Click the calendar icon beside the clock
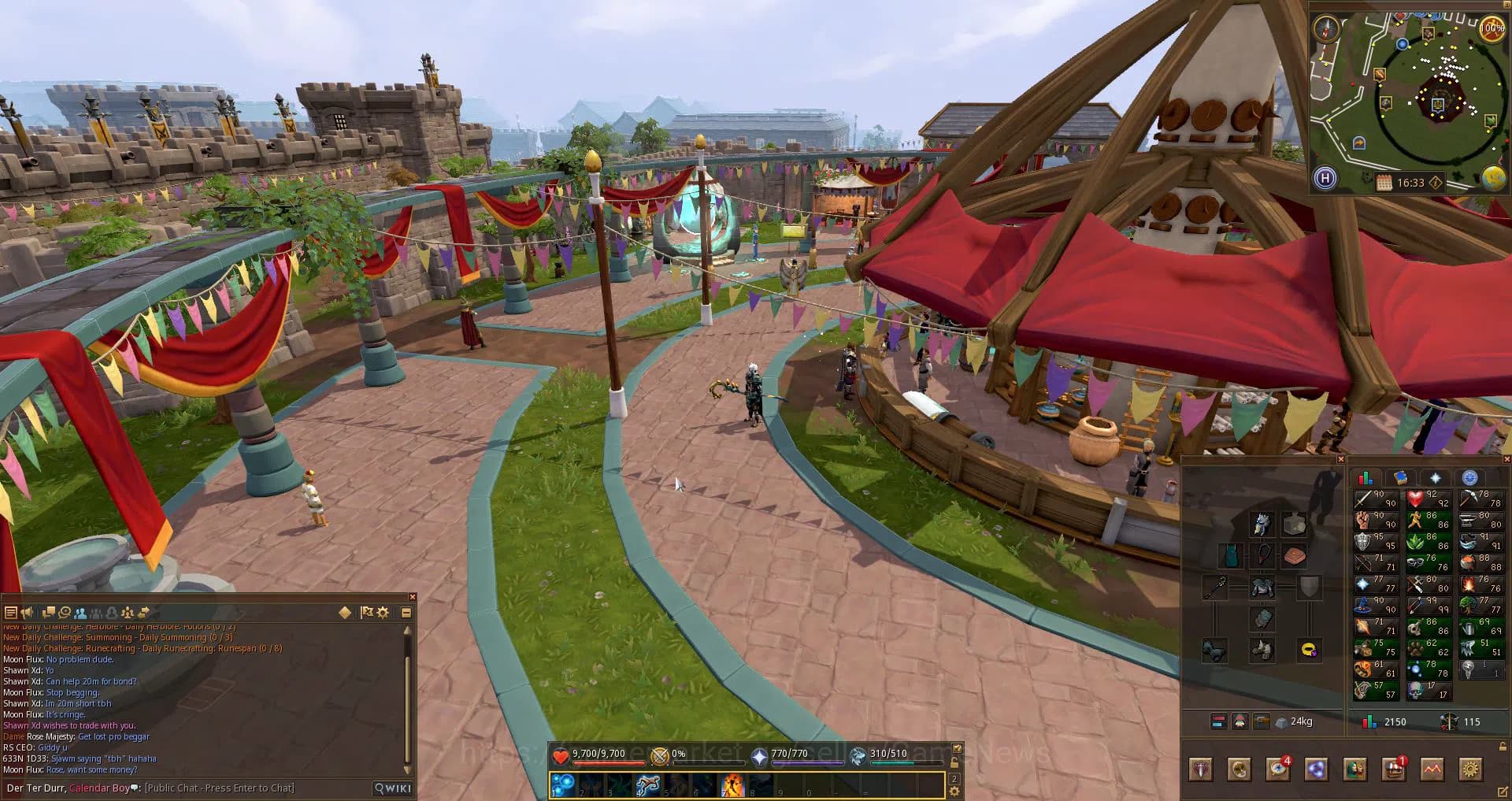The width and height of the screenshot is (1512, 801). 1384,181
